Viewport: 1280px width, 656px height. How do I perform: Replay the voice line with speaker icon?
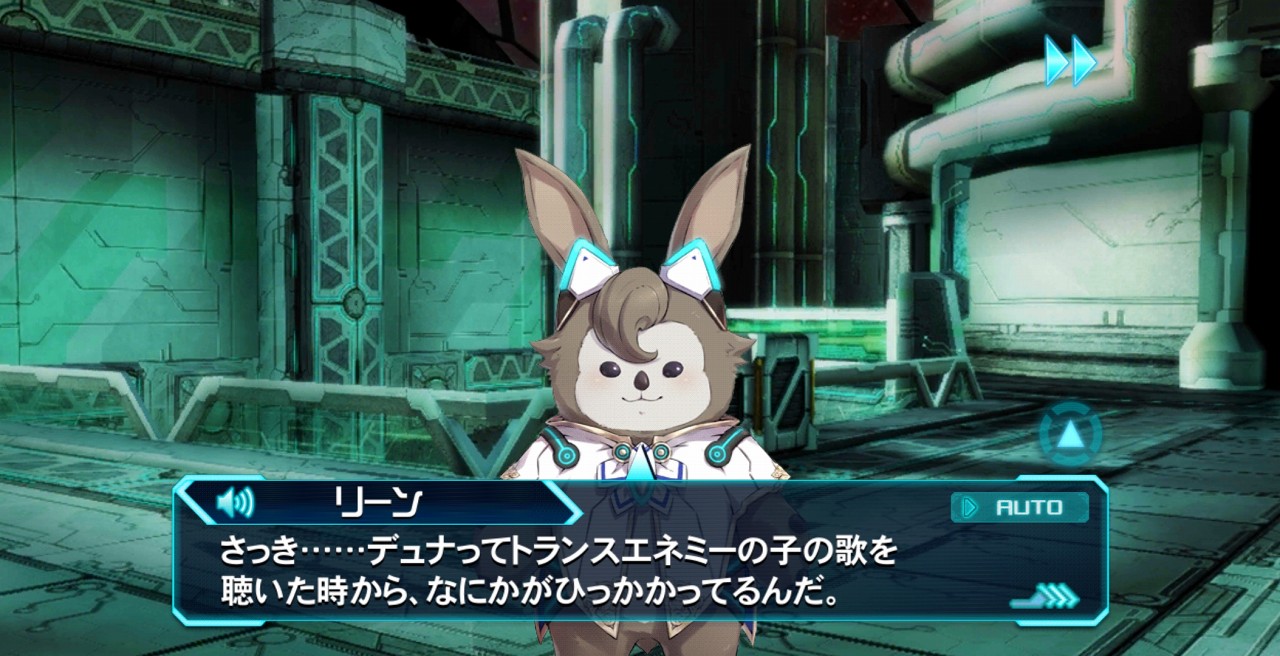point(235,501)
